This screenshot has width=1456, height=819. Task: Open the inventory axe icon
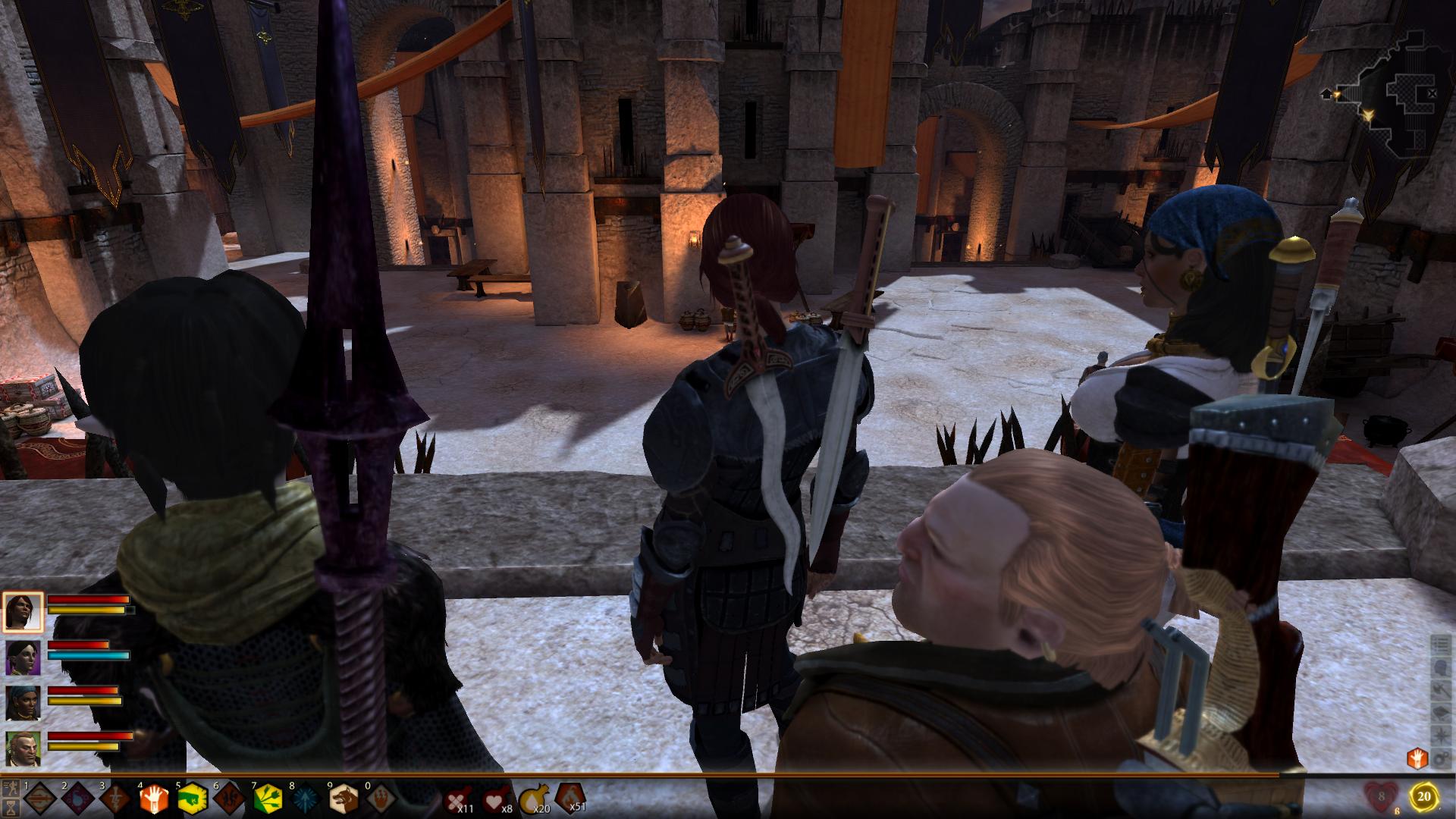(1440, 691)
